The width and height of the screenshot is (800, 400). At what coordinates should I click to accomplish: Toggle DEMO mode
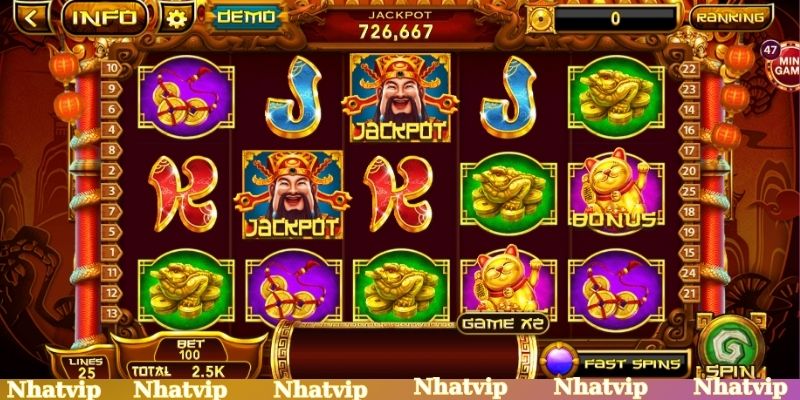pyautogui.click(x=246, y=17)
